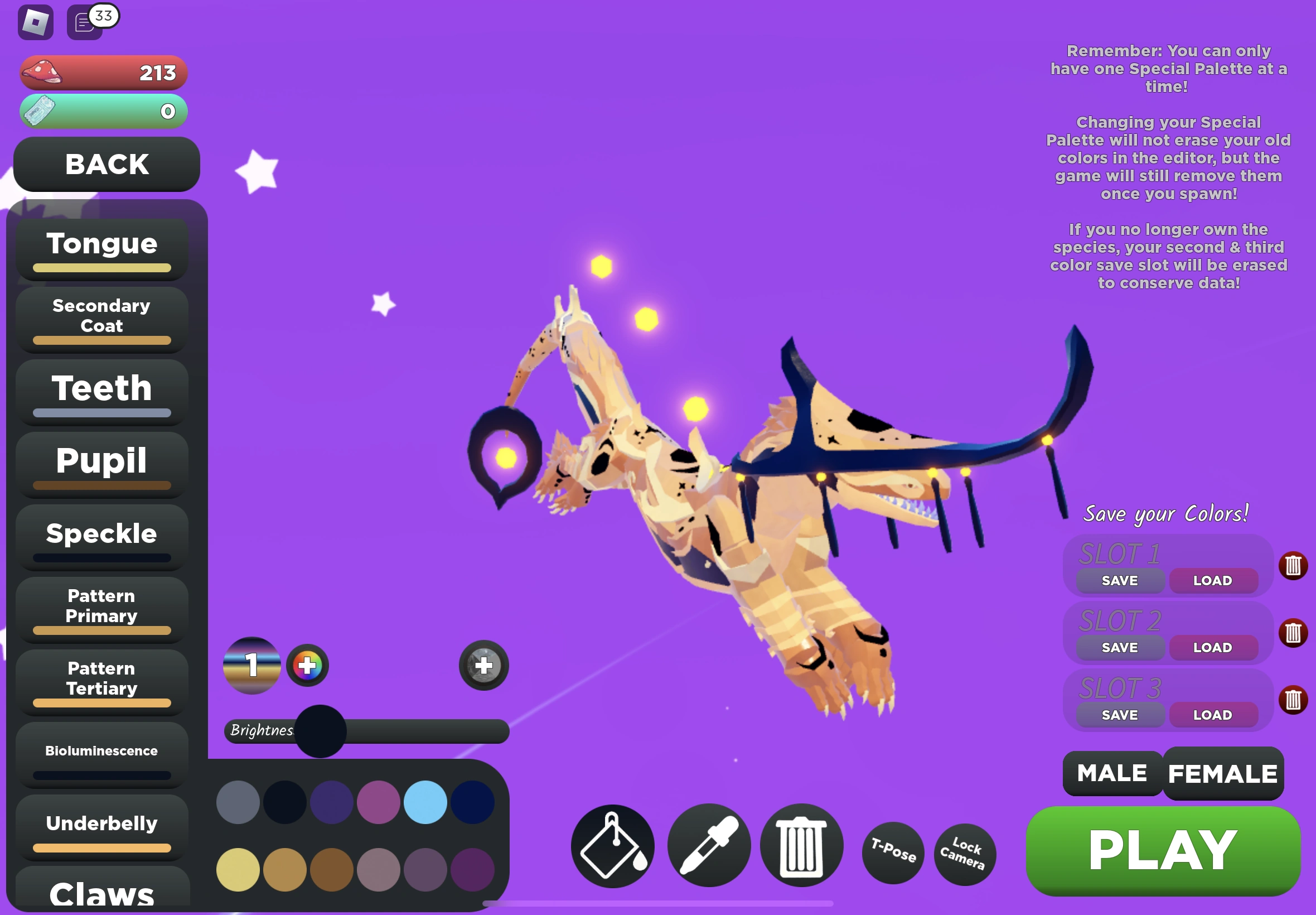Viewport: 1316px width, 915px height.
Task: Expand the Bioluminescence color settings
Action: click(x=101, y=750)
